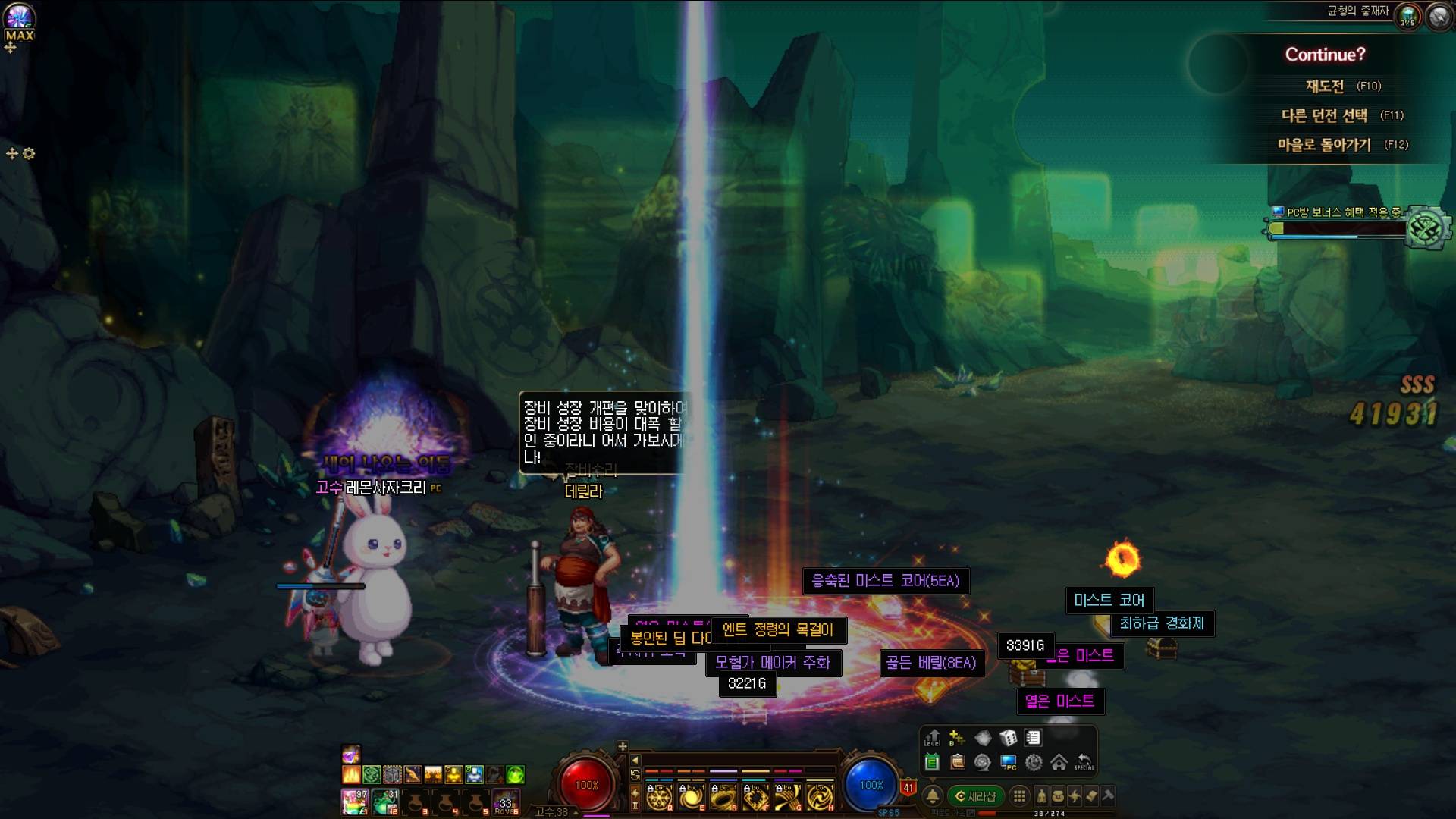Screen dimensions: 1456x819
Task: Click the PC방 bonus gear emblem
Action: (x=1426, y=228)
